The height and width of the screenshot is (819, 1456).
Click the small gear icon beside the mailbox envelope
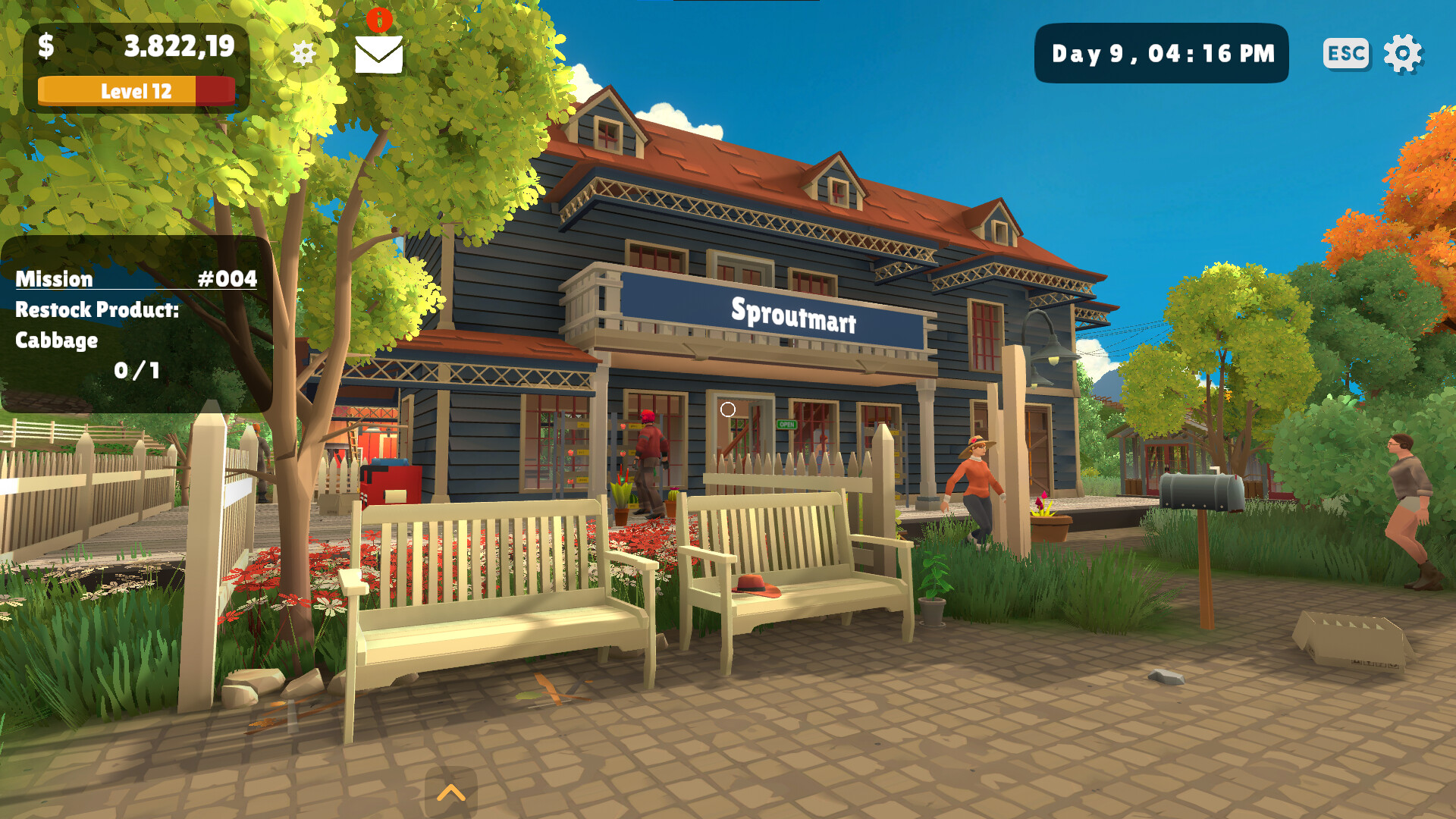(x=305, y=53)
